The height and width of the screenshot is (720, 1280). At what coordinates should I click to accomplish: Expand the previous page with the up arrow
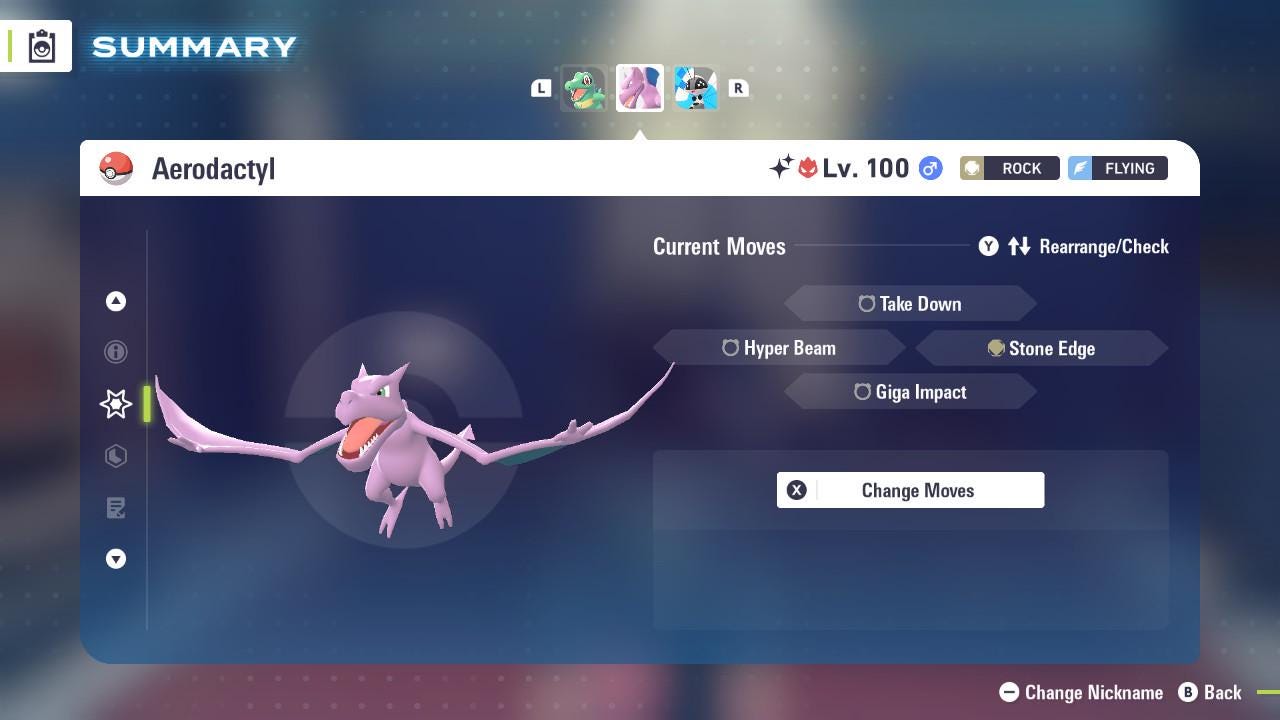point(115,301)
